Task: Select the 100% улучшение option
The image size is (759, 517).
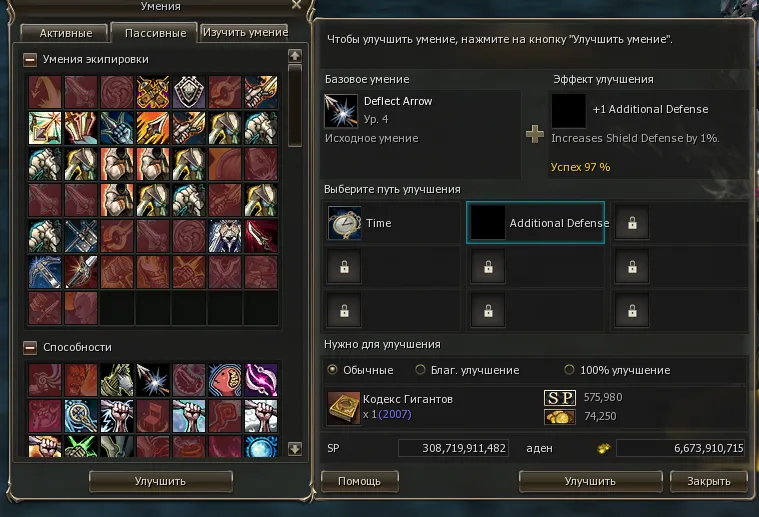Action: click(x=570, y=370)
